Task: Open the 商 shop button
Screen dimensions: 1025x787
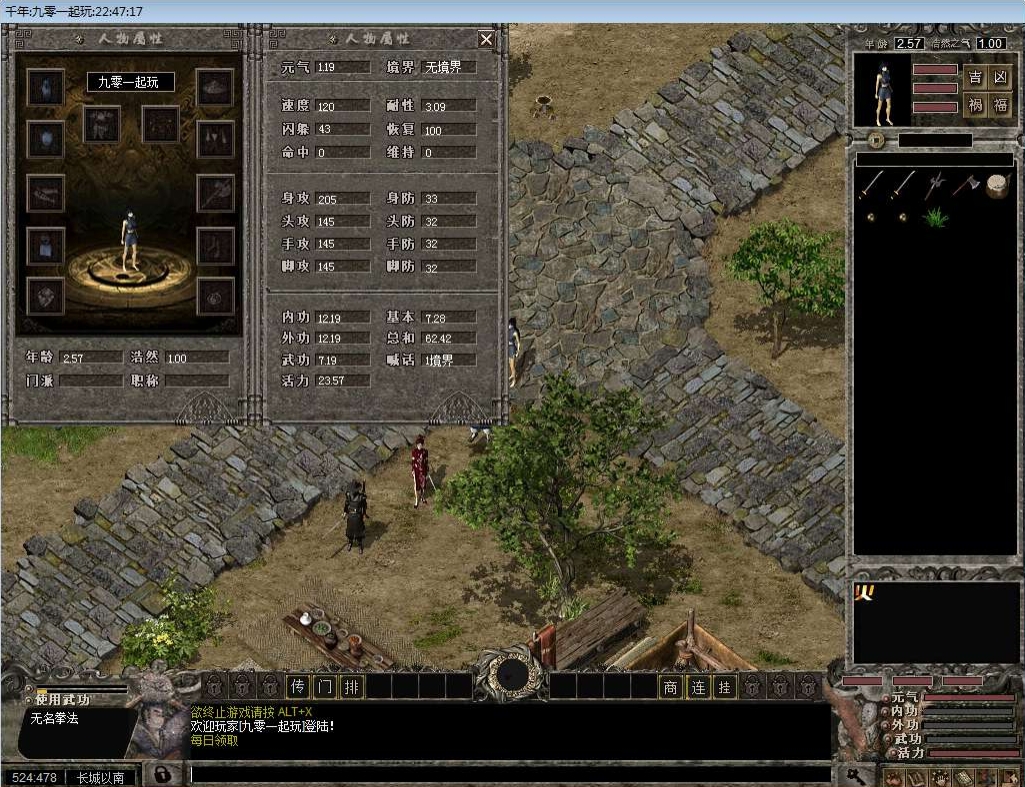Action: pos(670,686)
